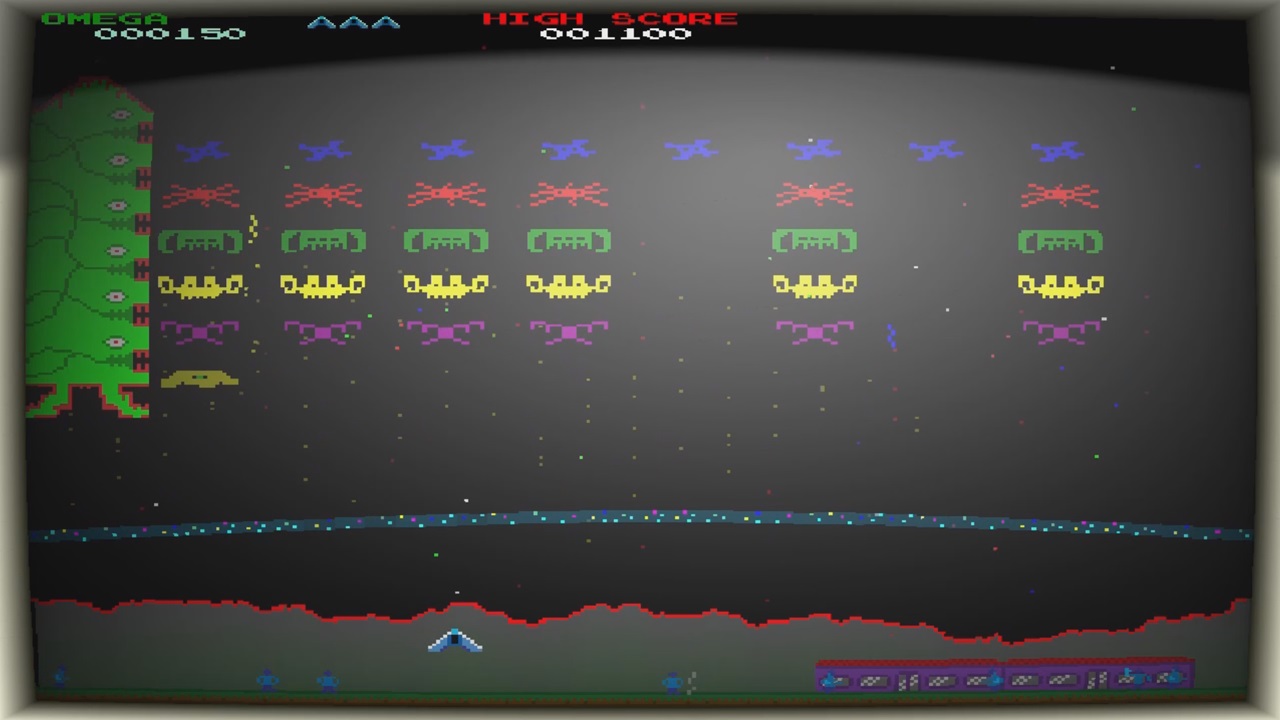This screenshot has height=720, width=1280.
Task: Expand the falling yellow projectile near the green aliens
Action: pyautogui.click(x=253, y=227)
